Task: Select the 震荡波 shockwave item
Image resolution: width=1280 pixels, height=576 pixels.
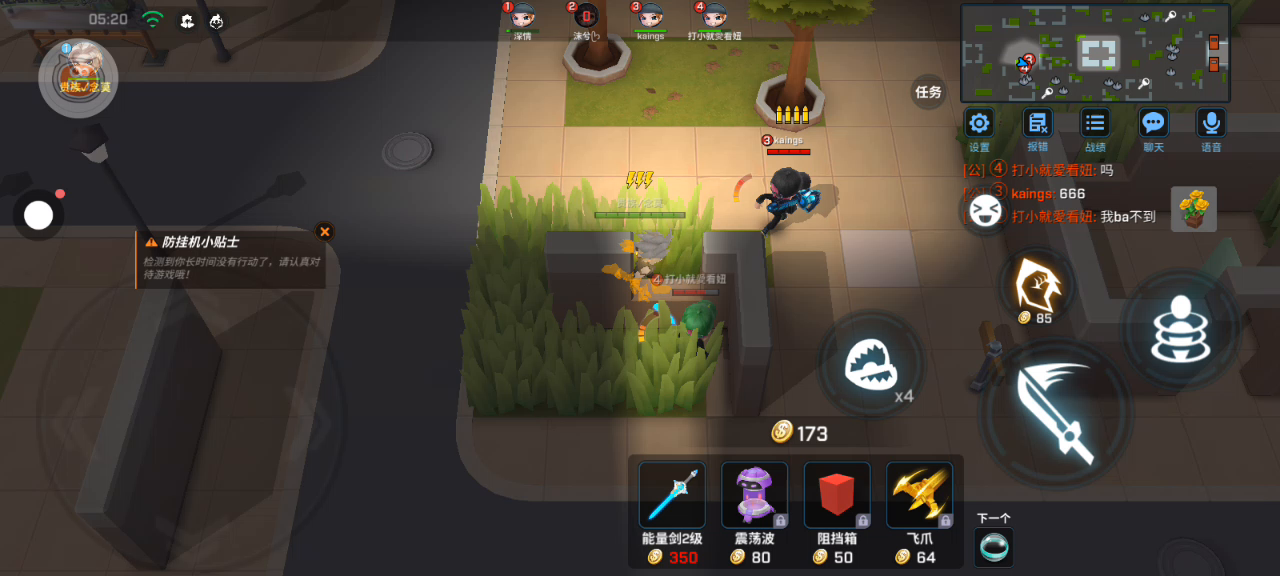Action: click(x=754, y=495)
